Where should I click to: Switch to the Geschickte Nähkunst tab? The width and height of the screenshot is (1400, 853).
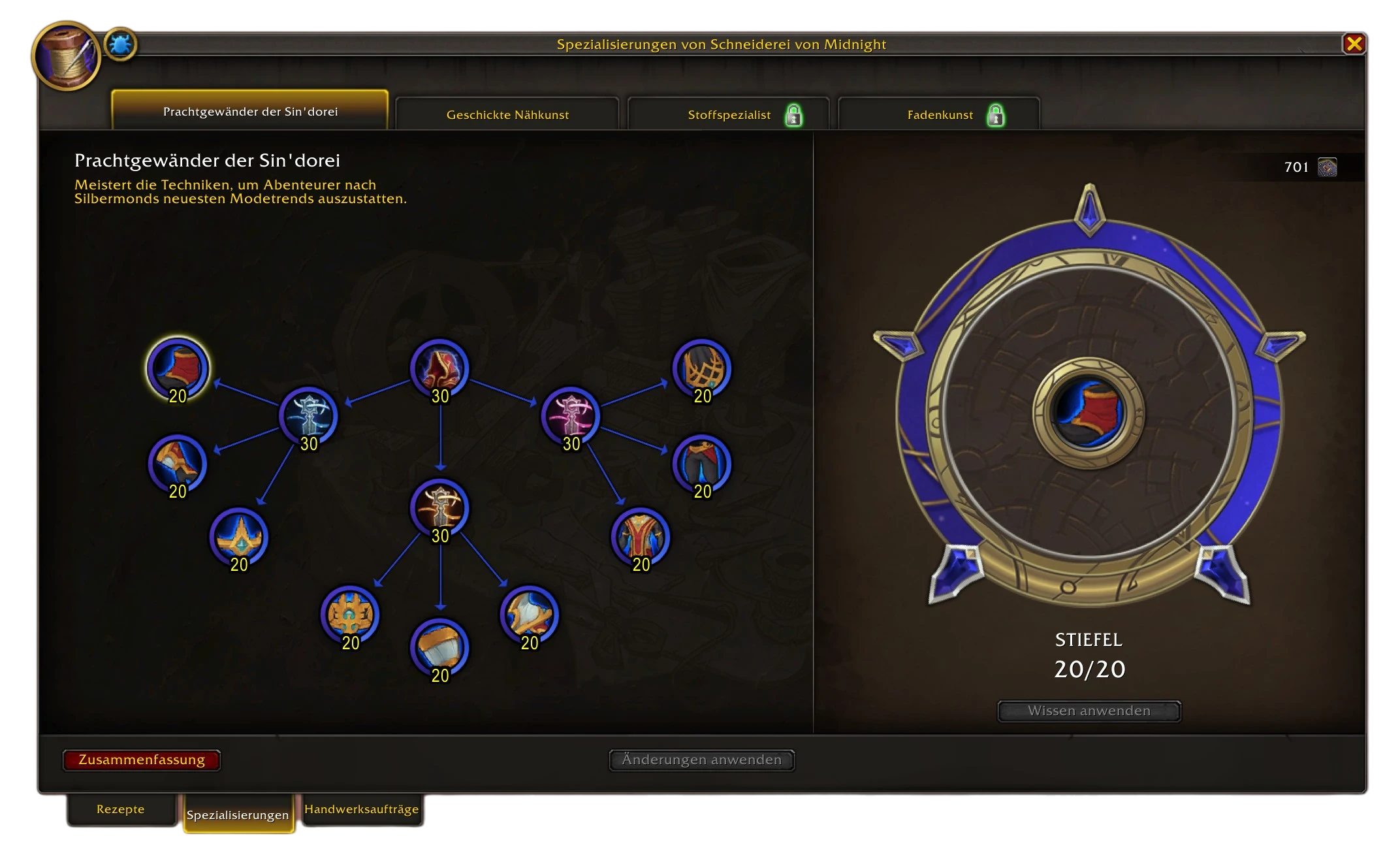click(x=507, y=114)
